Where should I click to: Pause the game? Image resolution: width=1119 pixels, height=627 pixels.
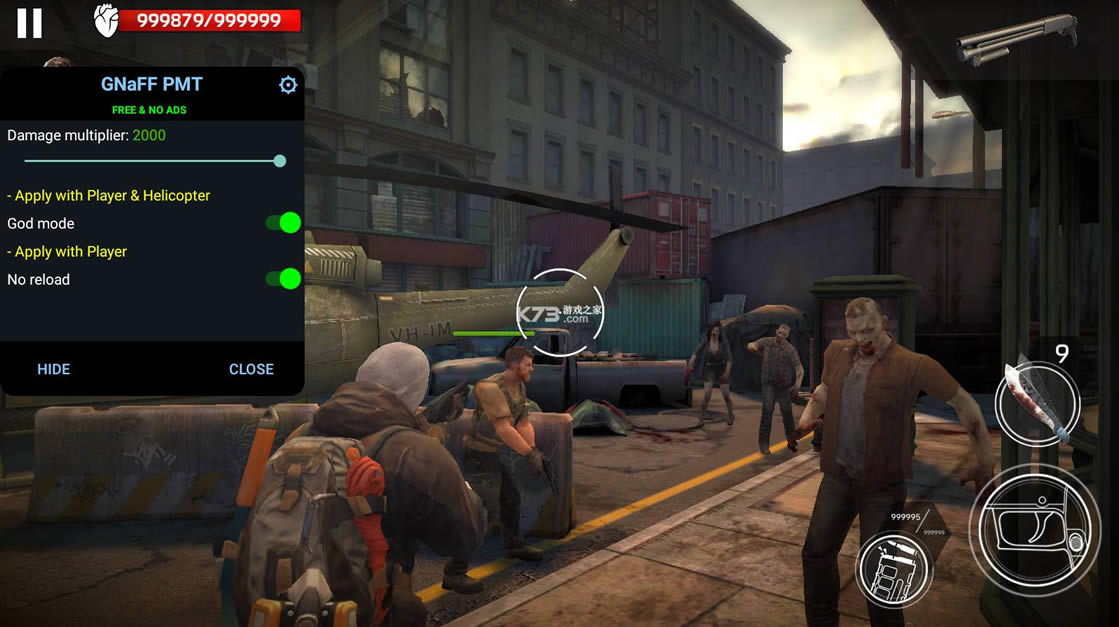coord(30,23)
